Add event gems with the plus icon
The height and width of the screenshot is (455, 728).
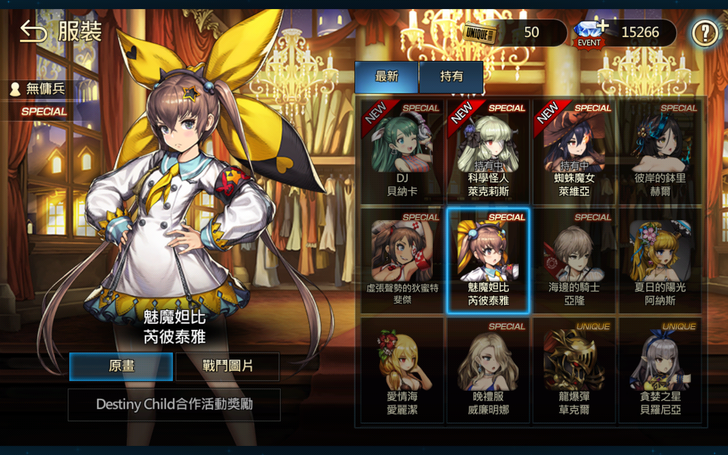pos(601,26)
